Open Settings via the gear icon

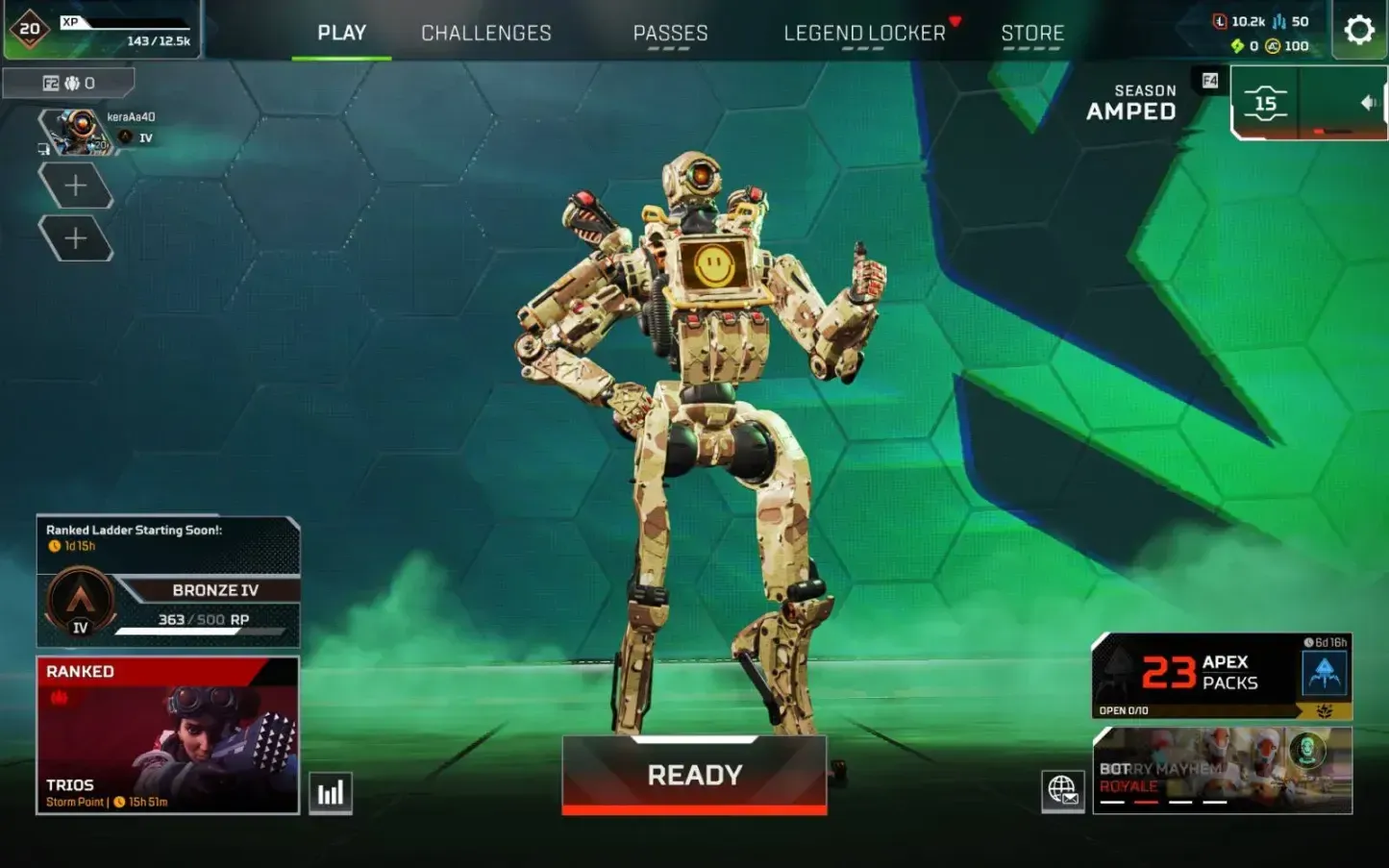pyautogui.click(x=1358, y=30)
